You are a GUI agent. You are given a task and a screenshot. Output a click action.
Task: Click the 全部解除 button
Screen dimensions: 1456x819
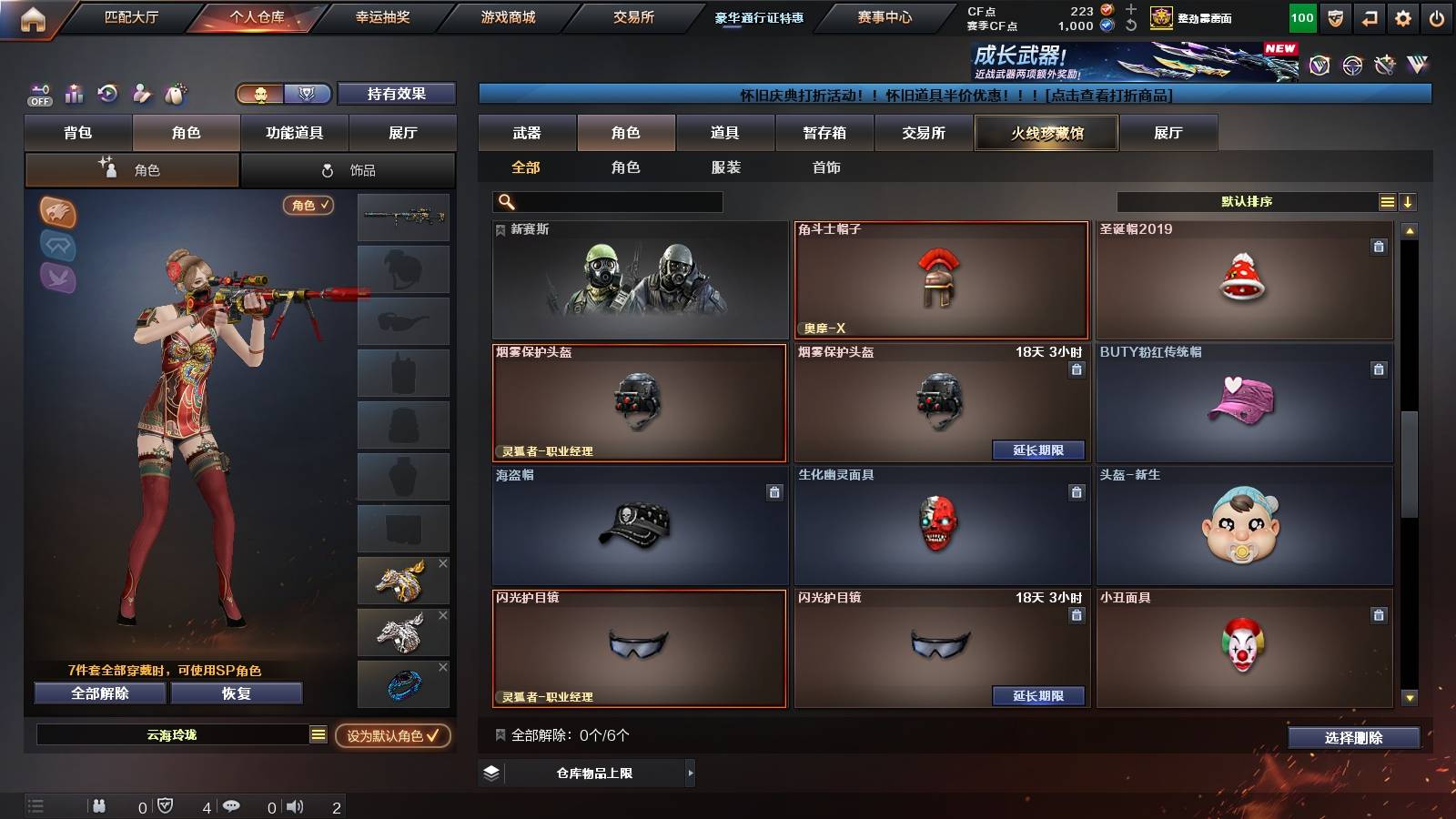pyautogui.click(x=99, y=693)
